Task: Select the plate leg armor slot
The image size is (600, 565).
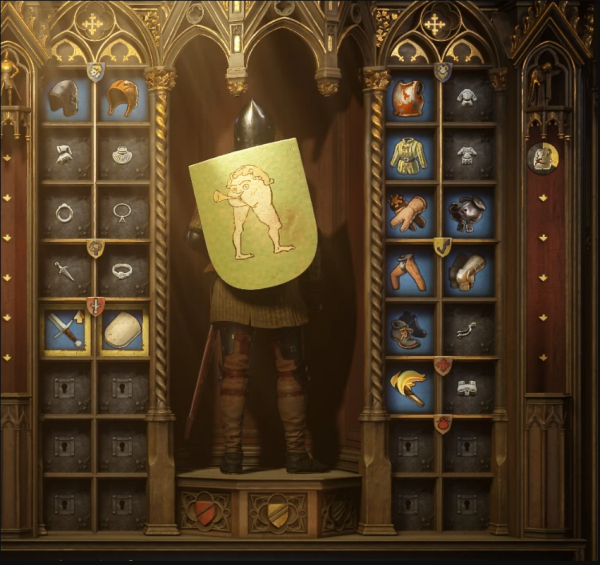Action: click(467, 270)
